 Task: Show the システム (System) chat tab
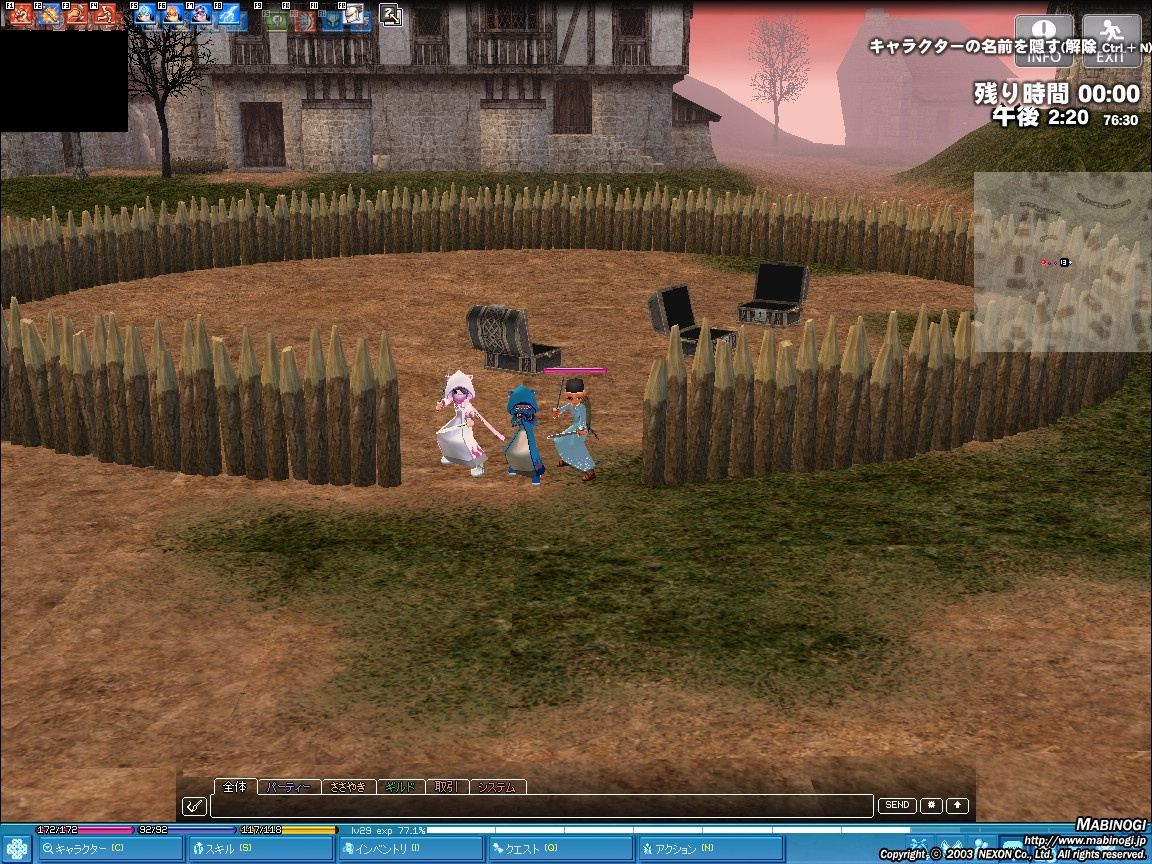click(x=497, y=787)
